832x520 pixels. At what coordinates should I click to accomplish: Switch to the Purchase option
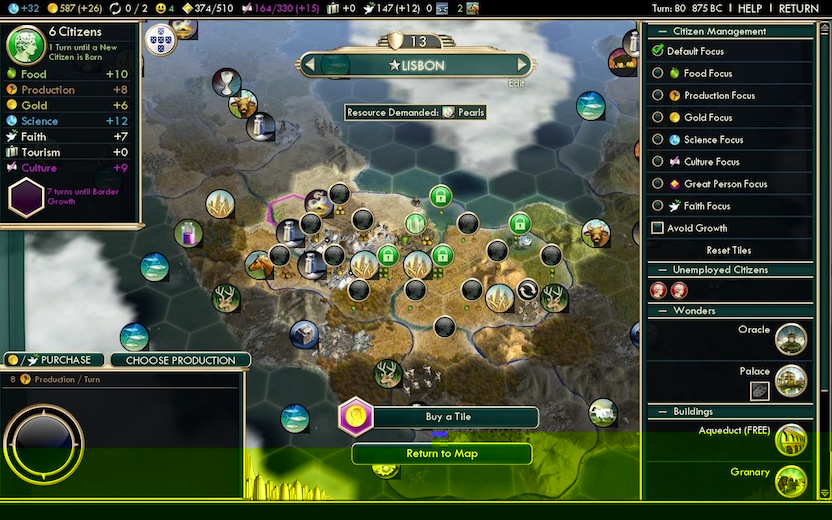coord(57,360)
